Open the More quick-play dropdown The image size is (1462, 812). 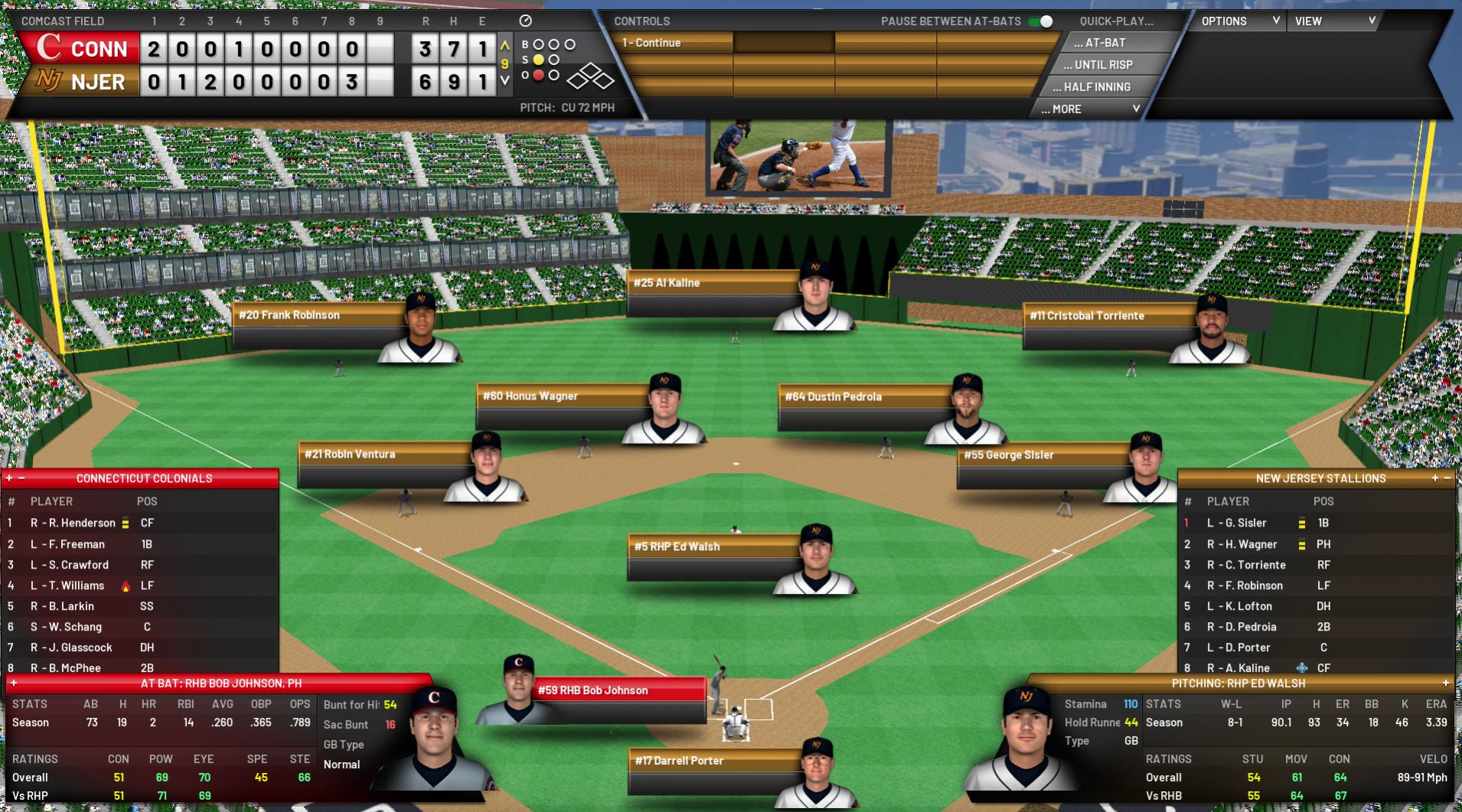point(1090,109)
